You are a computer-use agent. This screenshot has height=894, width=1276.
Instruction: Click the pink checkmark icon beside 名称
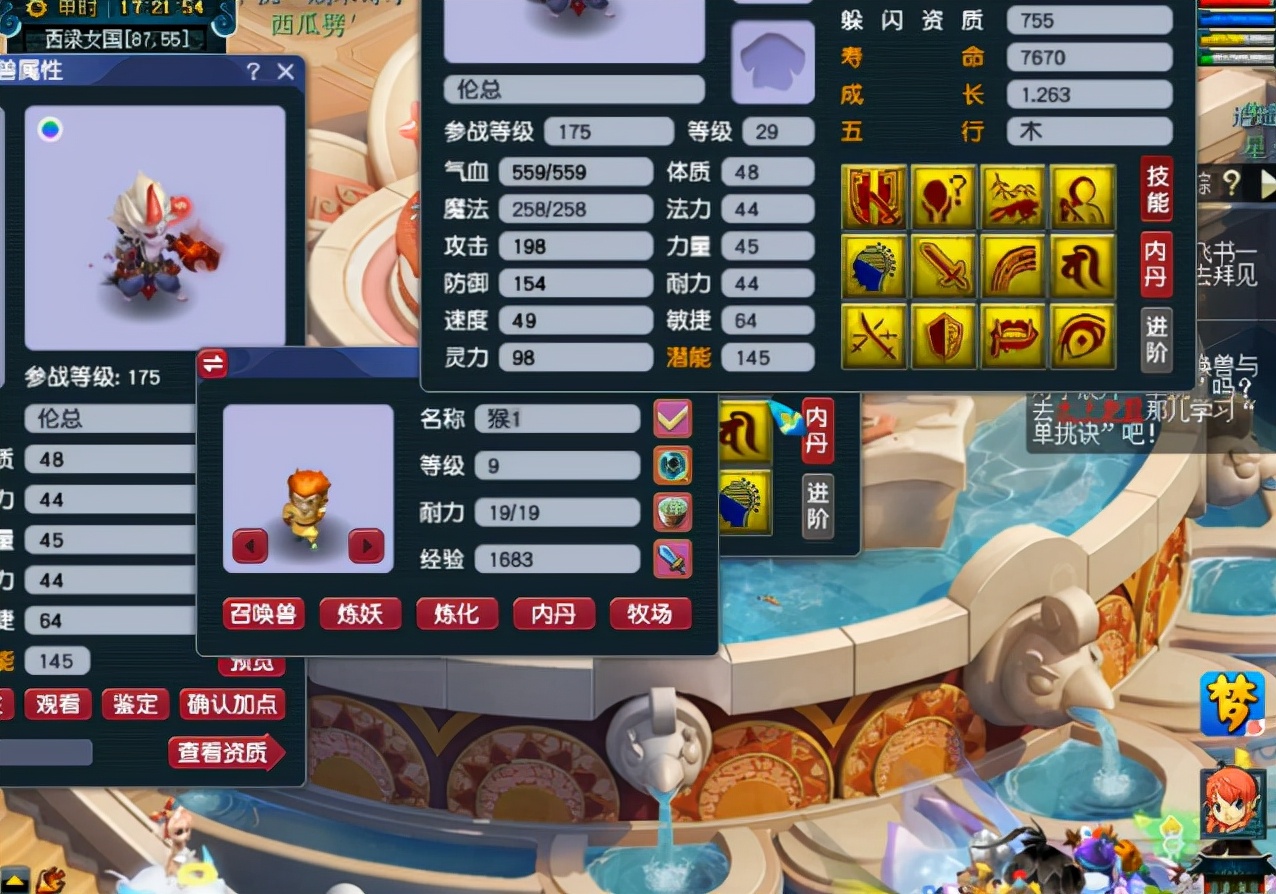672,418
